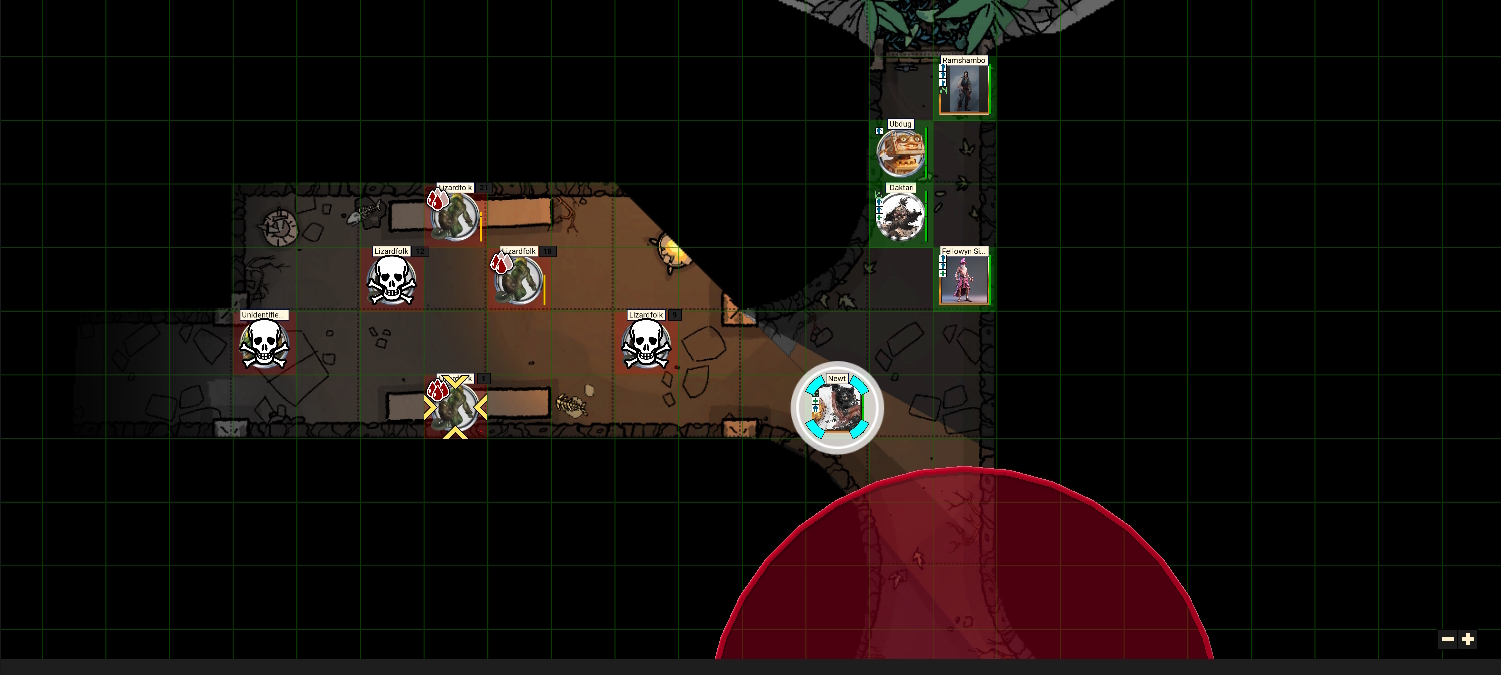
Task: Select the living Lizardfolk token numbered 21
Action: coord(456,216)
